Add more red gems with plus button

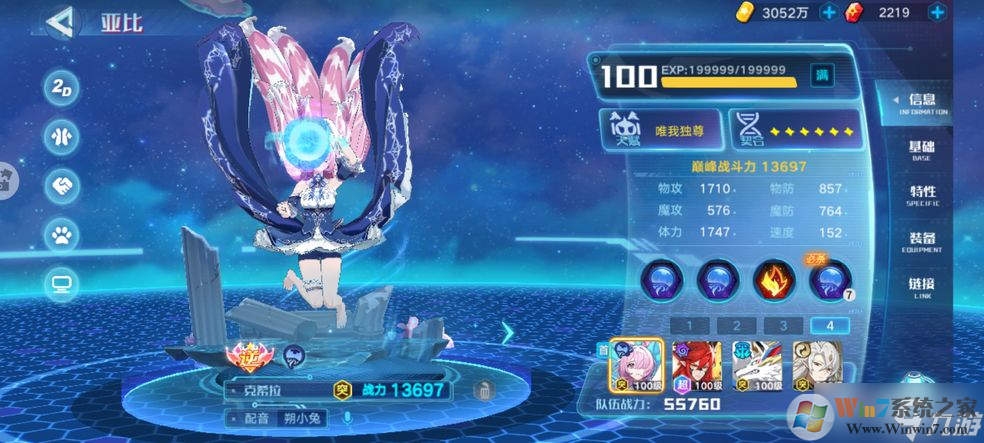[936, 12]
